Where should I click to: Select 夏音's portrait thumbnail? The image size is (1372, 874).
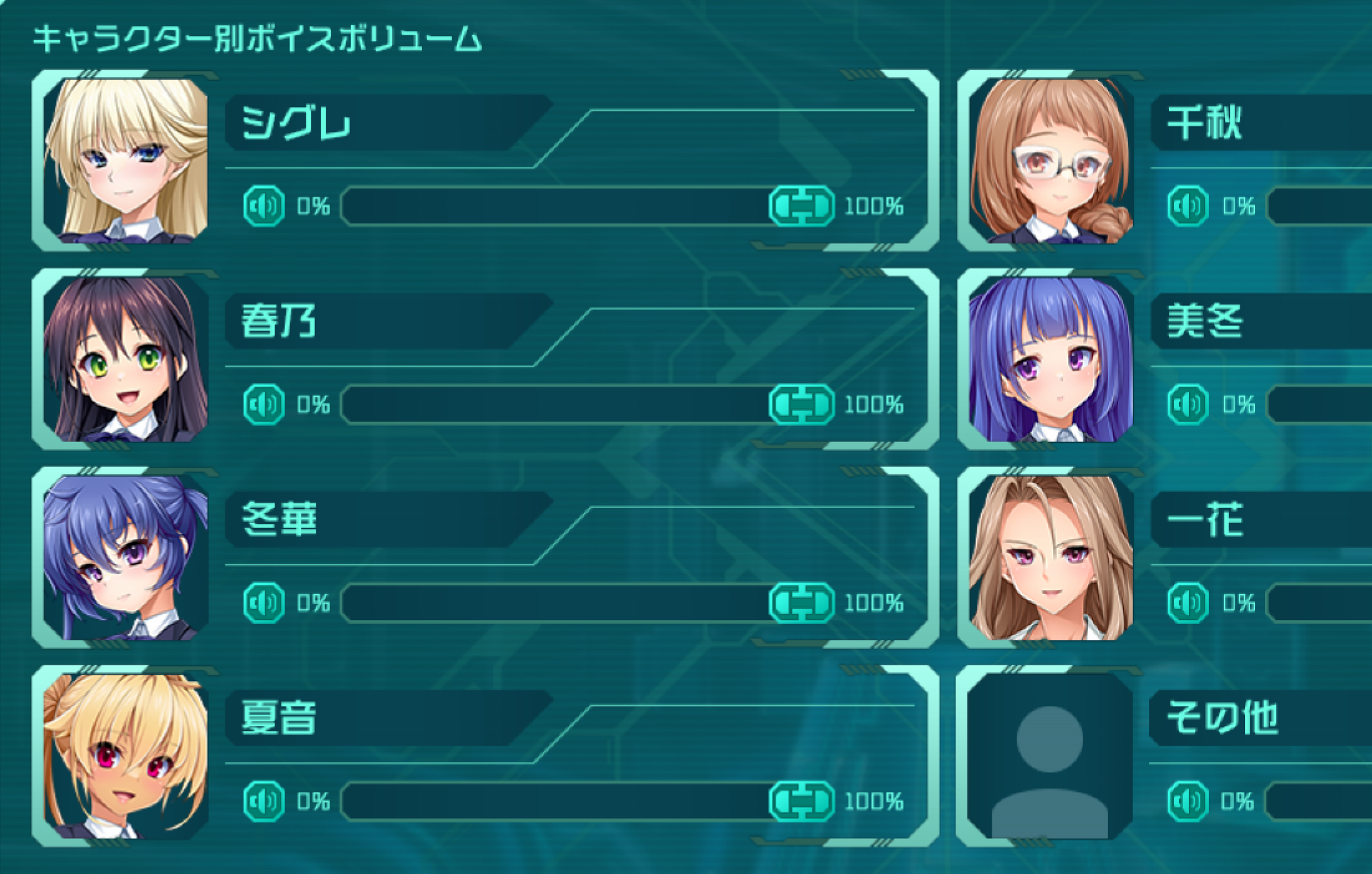(x=126, y=755)
